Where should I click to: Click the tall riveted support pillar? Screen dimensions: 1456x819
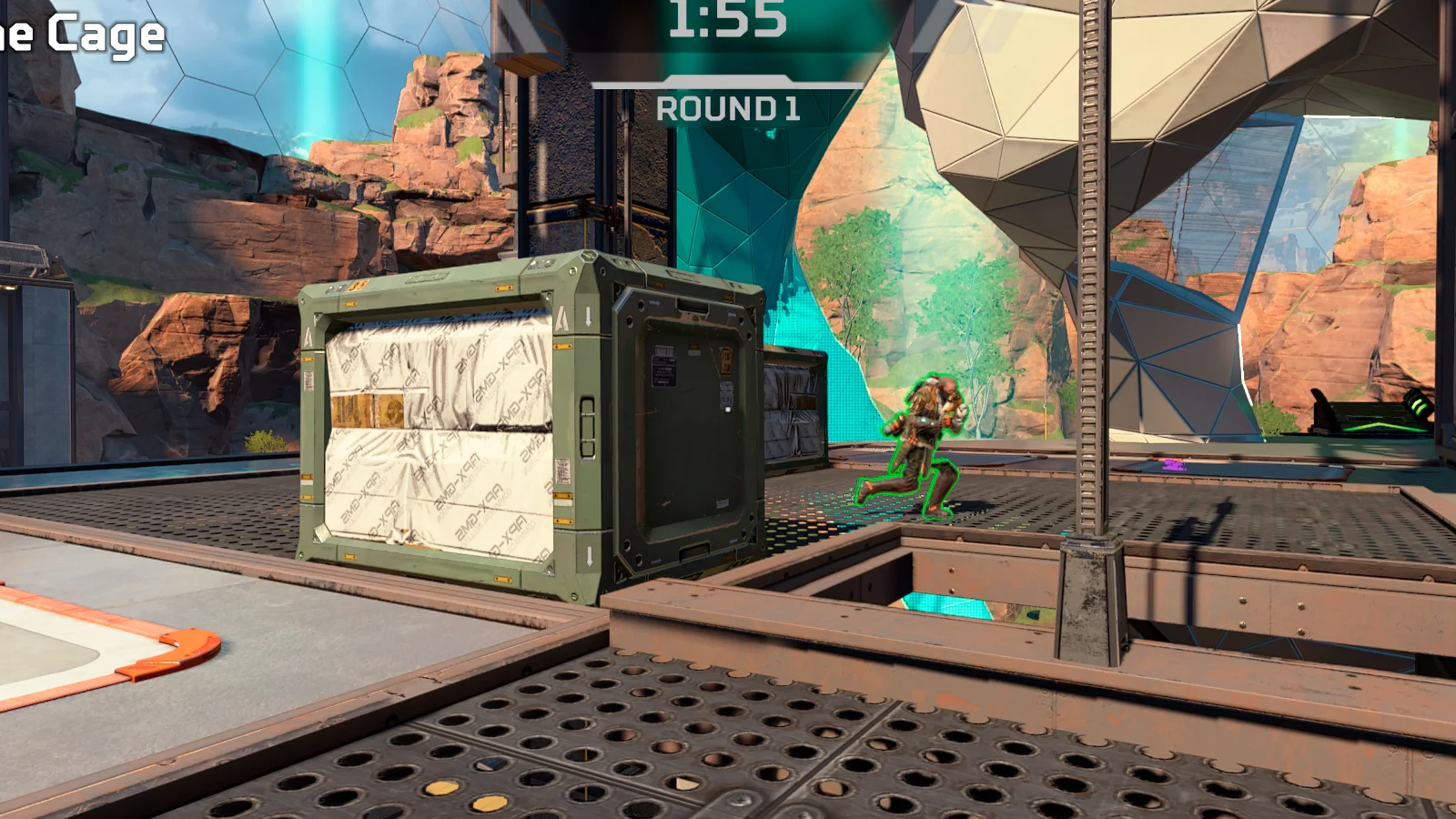1087,318
